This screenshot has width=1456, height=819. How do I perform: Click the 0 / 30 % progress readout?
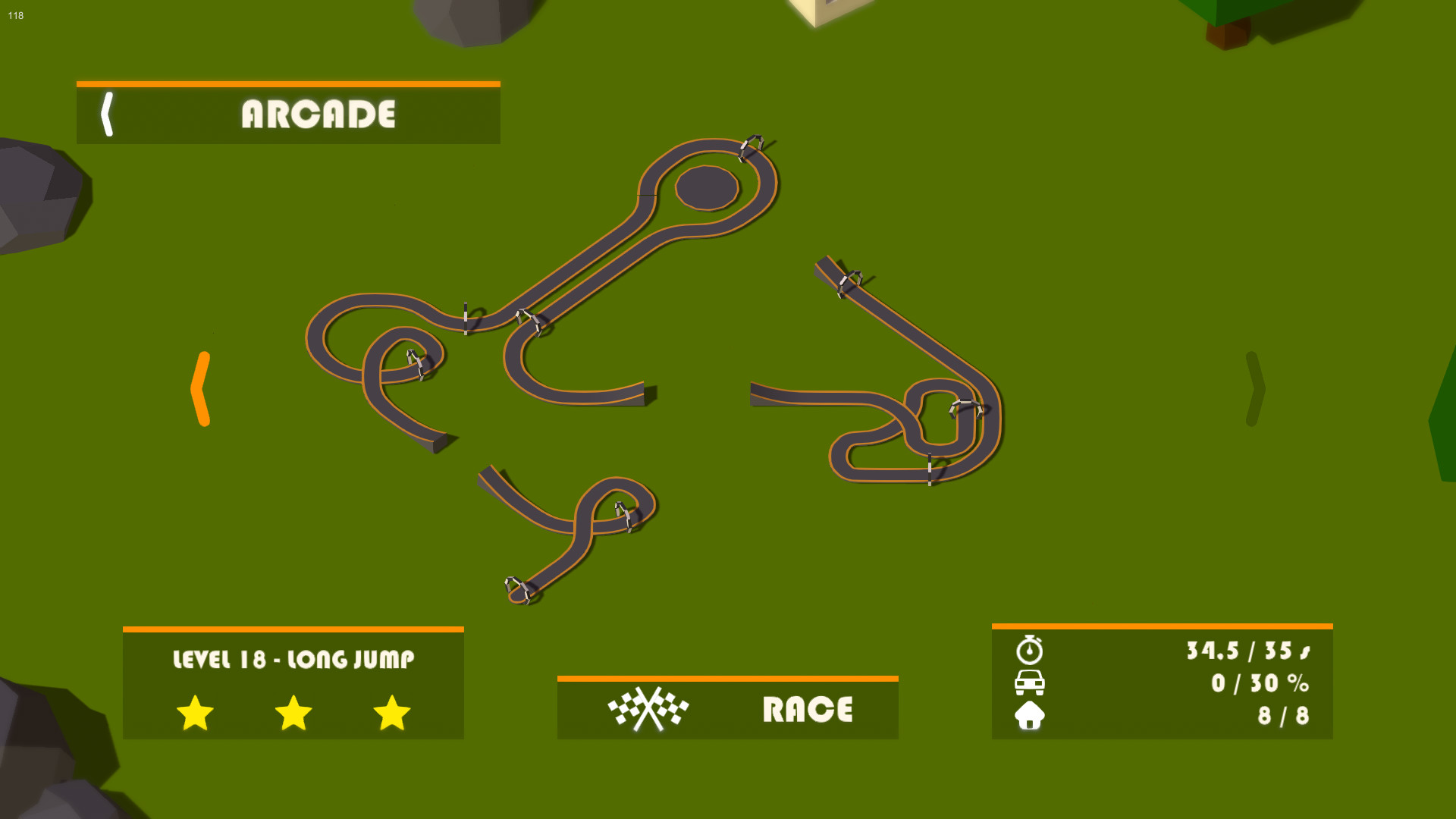click(x=1261, y=682)
